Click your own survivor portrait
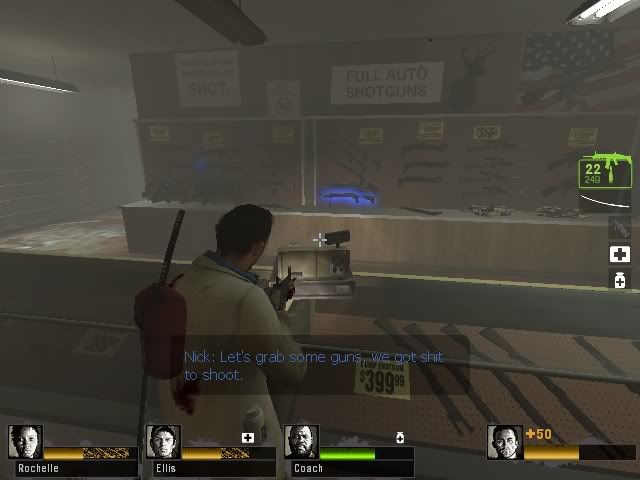The height and width of the screenshot is (480, 640). click(505, 443)
